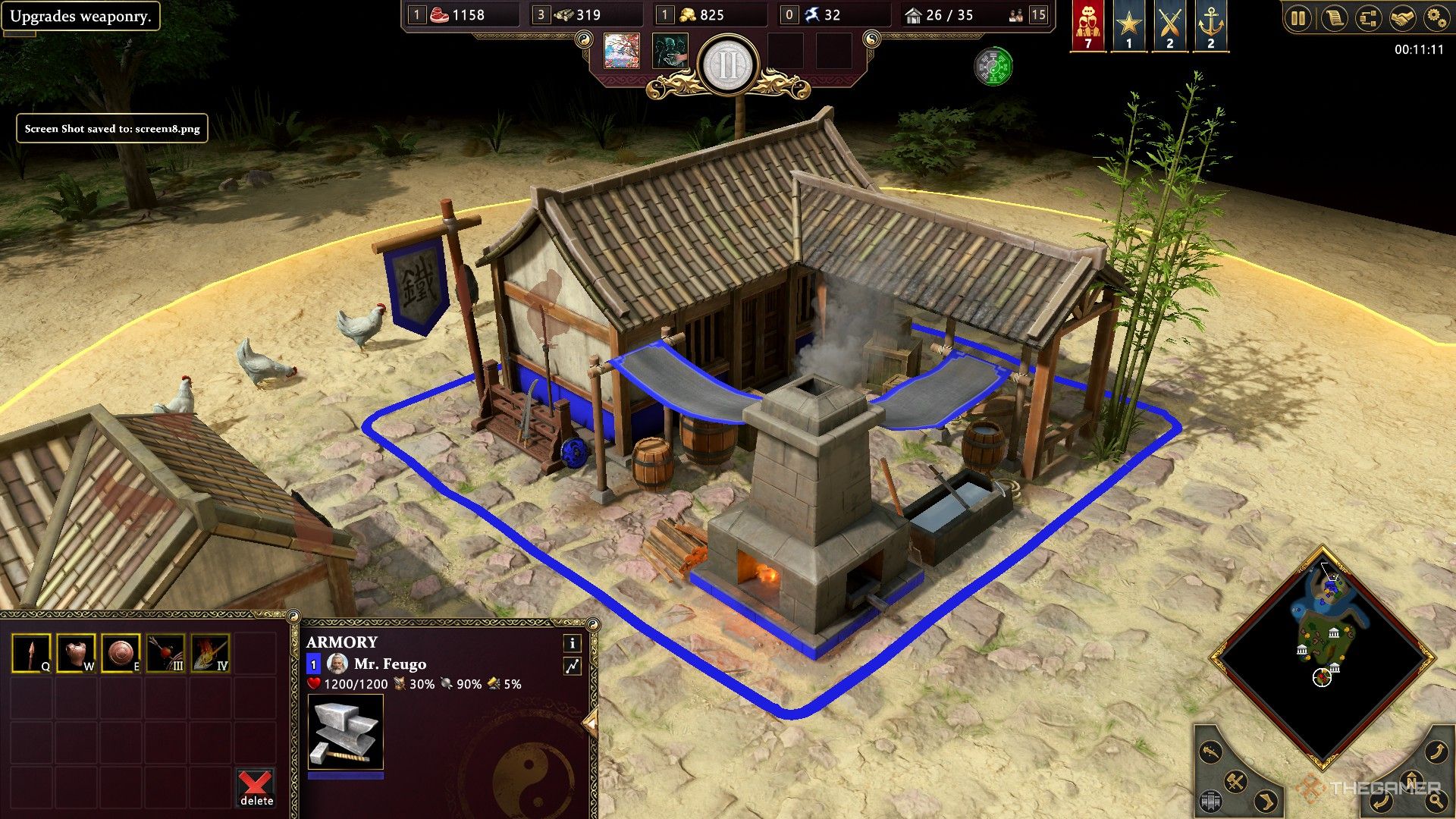Screen dimensions: 1456x819
Task: Research the copper breastplate armor upgrade
Action: pyautogui.click(x=76, y=653)
